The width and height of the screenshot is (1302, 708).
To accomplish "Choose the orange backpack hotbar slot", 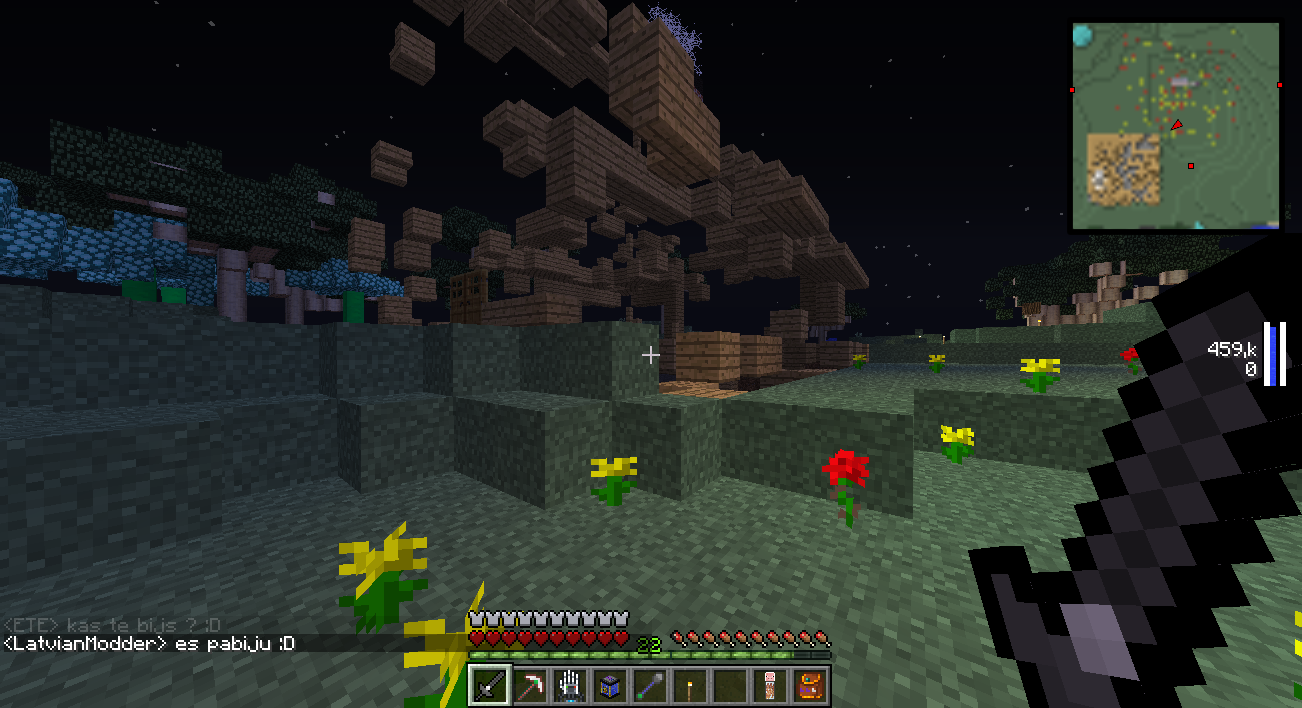I will [808, 686].
